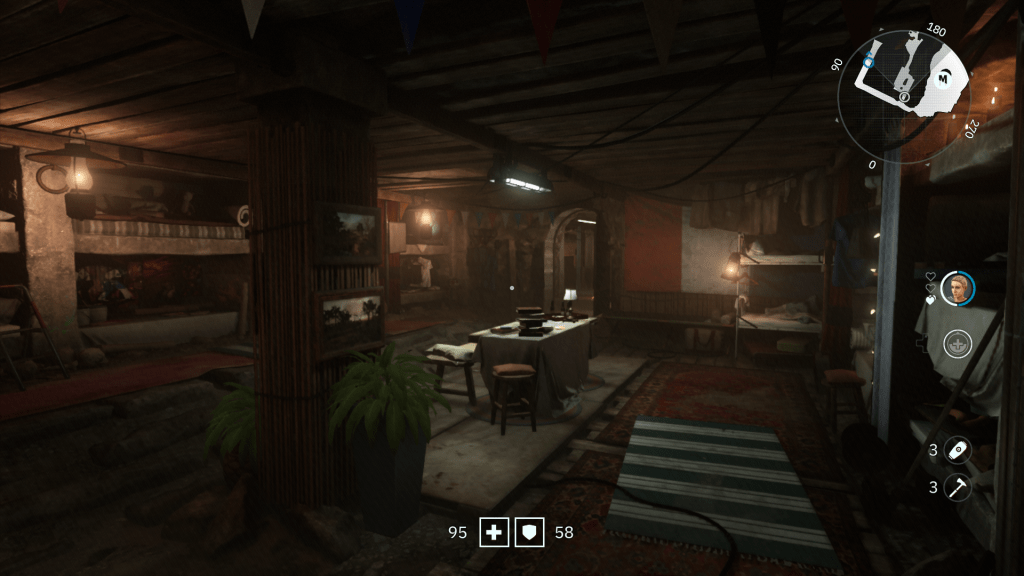The image size is (1024, 576).
Task: Choose the throwing hatchet icon
Action: click(x=957, y=487)
